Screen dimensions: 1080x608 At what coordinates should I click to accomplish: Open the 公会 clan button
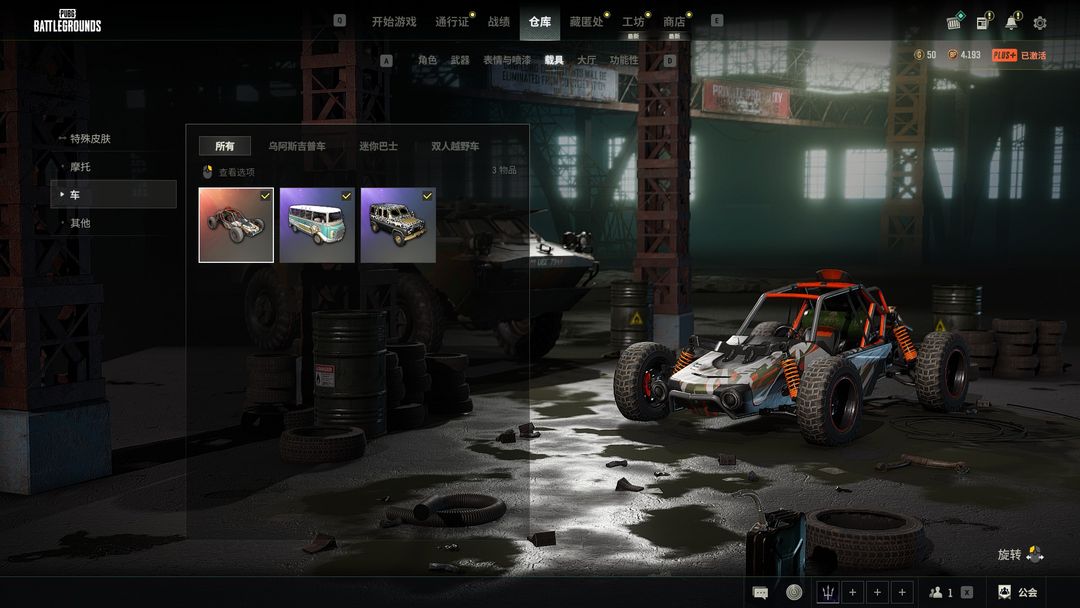(x=1018, y=592)
